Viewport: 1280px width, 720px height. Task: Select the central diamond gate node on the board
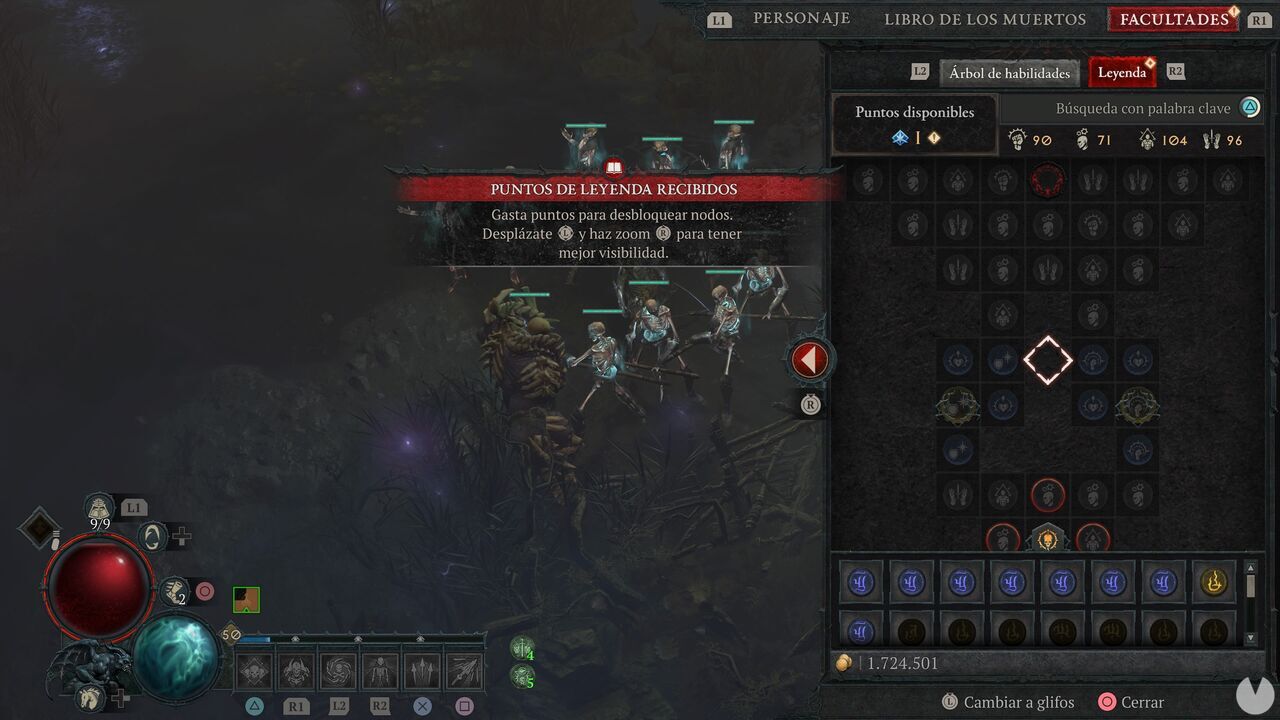click(1048, 360)
